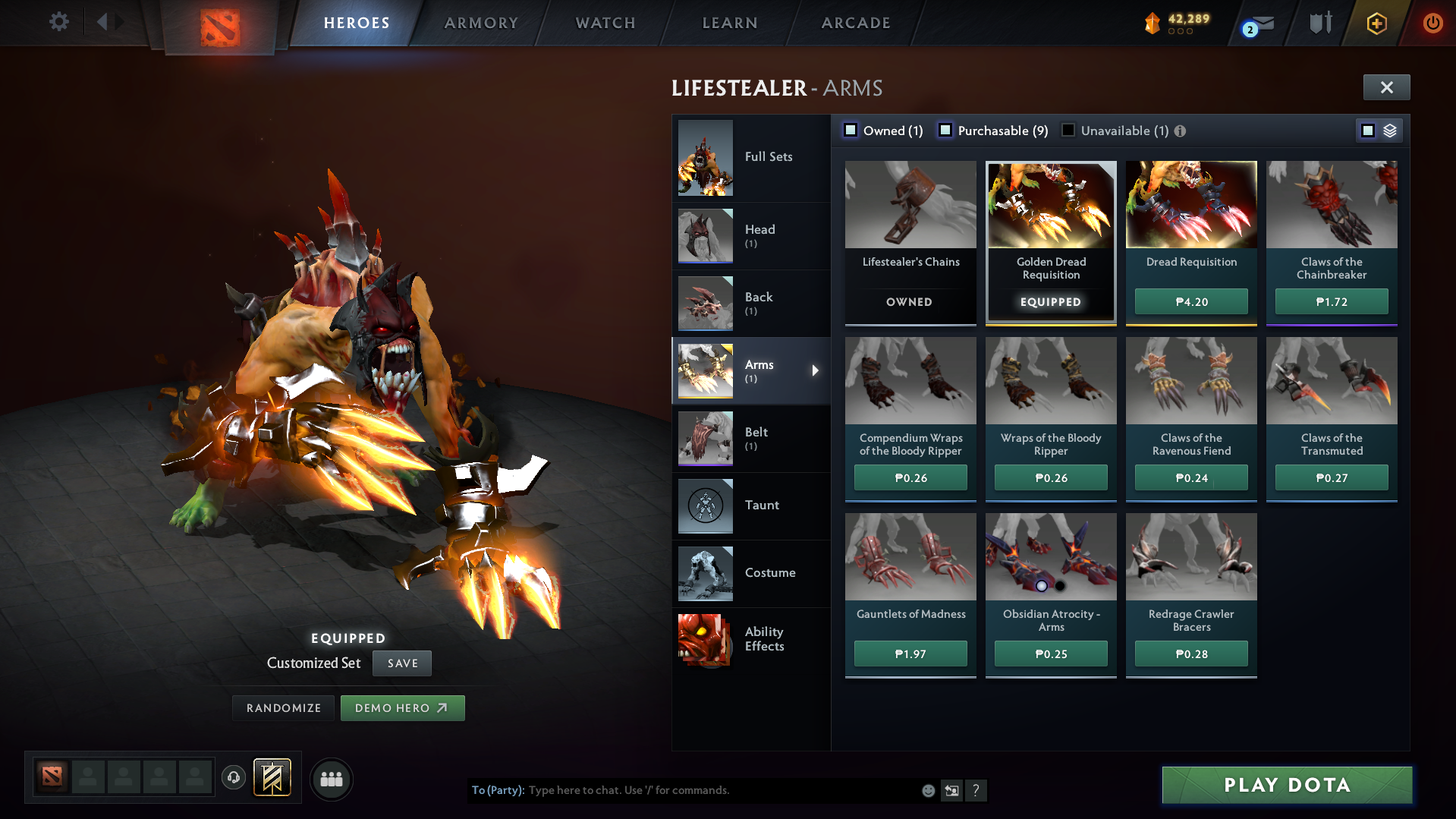Image resolution: width=1456 pixels, height=819 pixels.
Task: Buy Dread Requisition for 4.20
Action: point(1191,301)
